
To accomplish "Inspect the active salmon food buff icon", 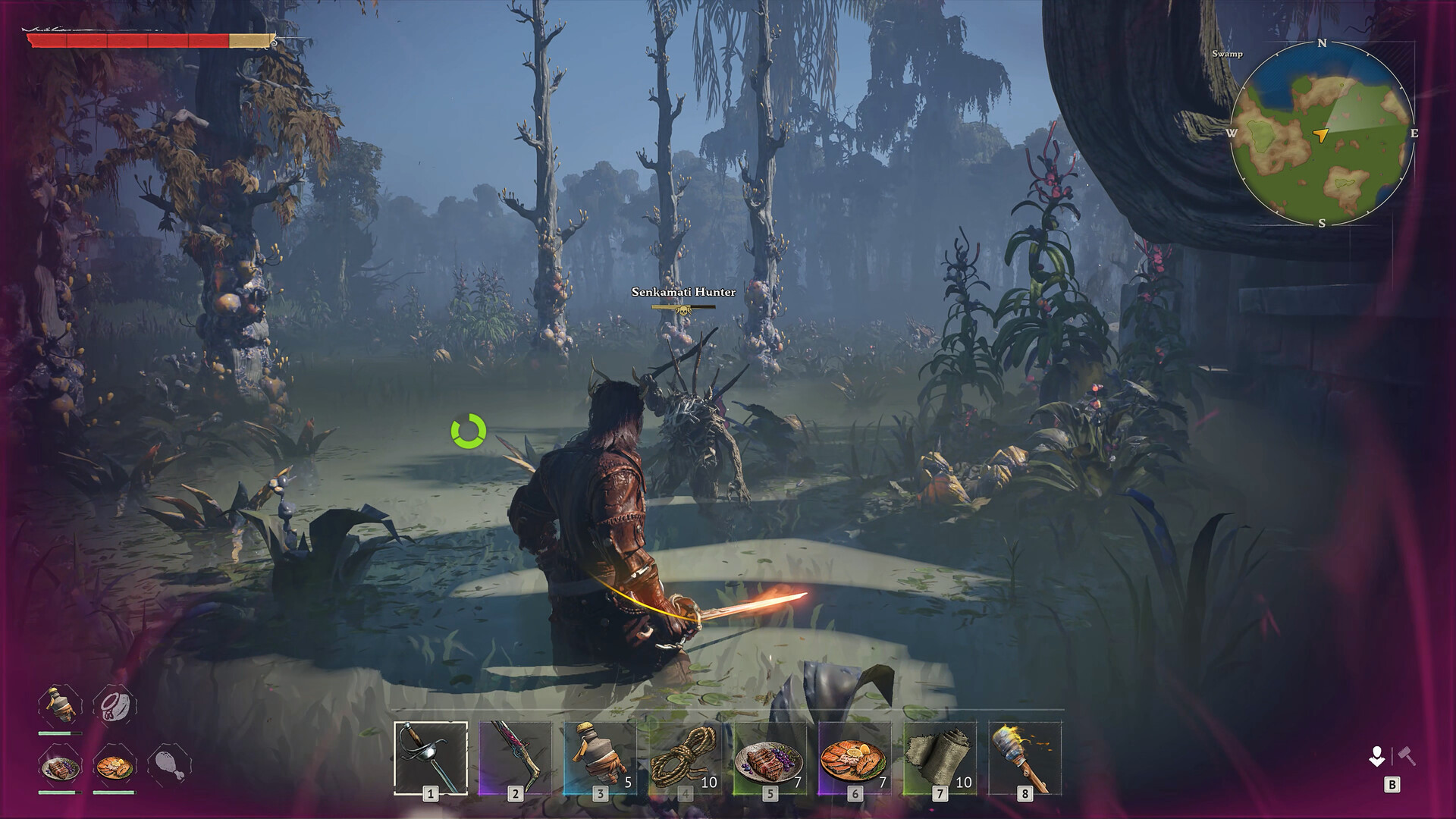I will tap(115, 767).
